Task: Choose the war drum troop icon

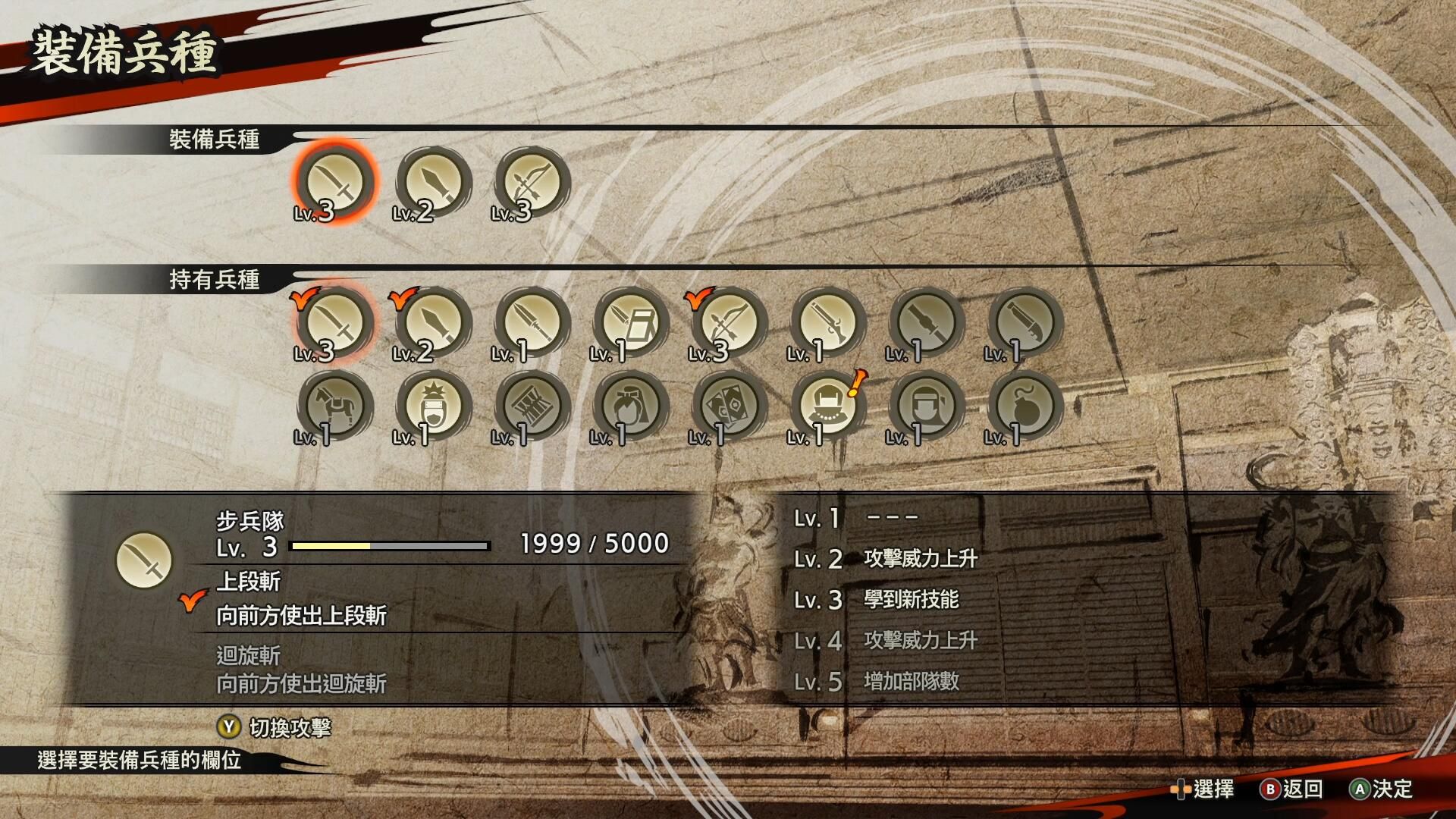Action: click(x=532, y=406)
